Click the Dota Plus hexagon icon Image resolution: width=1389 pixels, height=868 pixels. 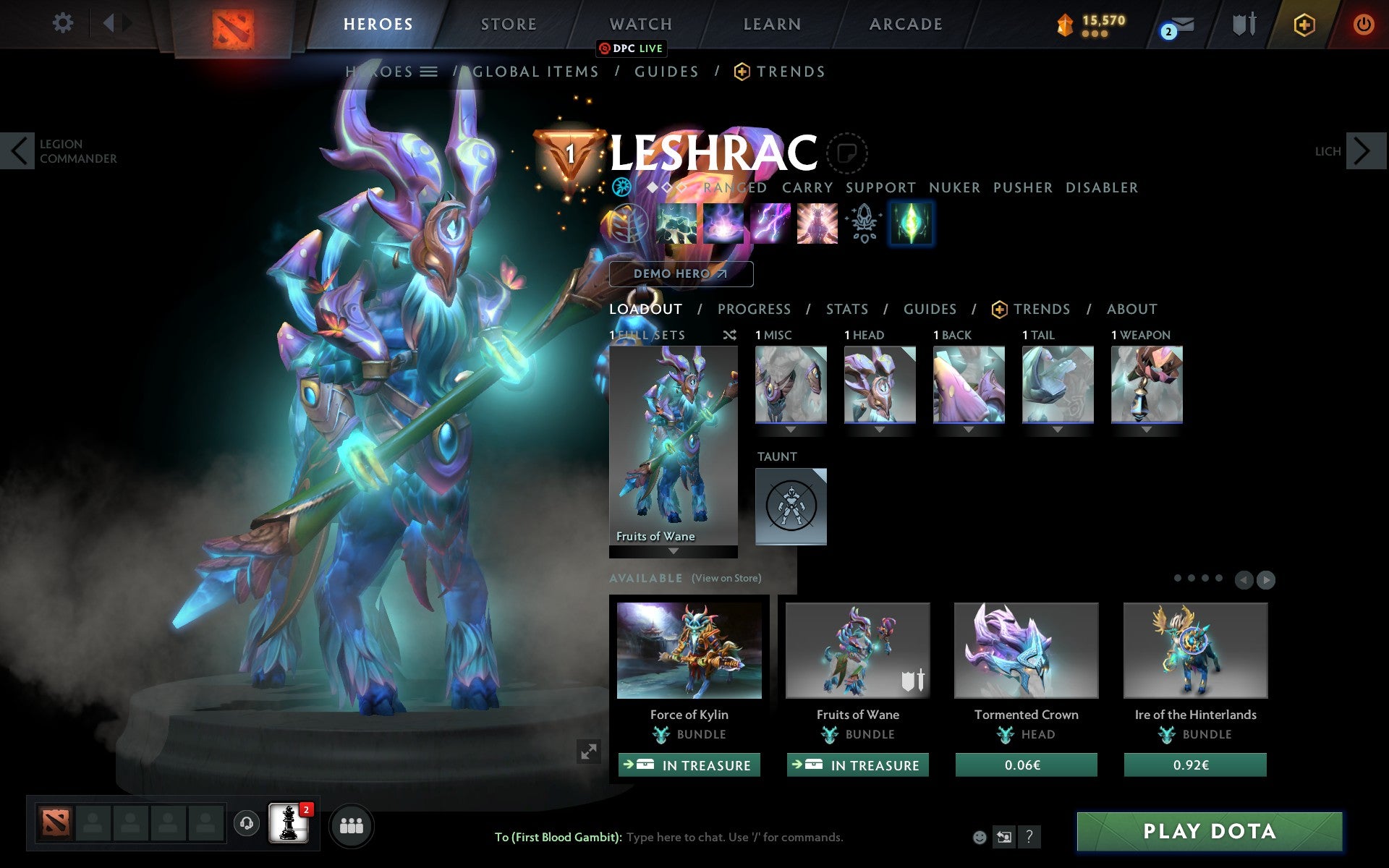pos(1304,24)
